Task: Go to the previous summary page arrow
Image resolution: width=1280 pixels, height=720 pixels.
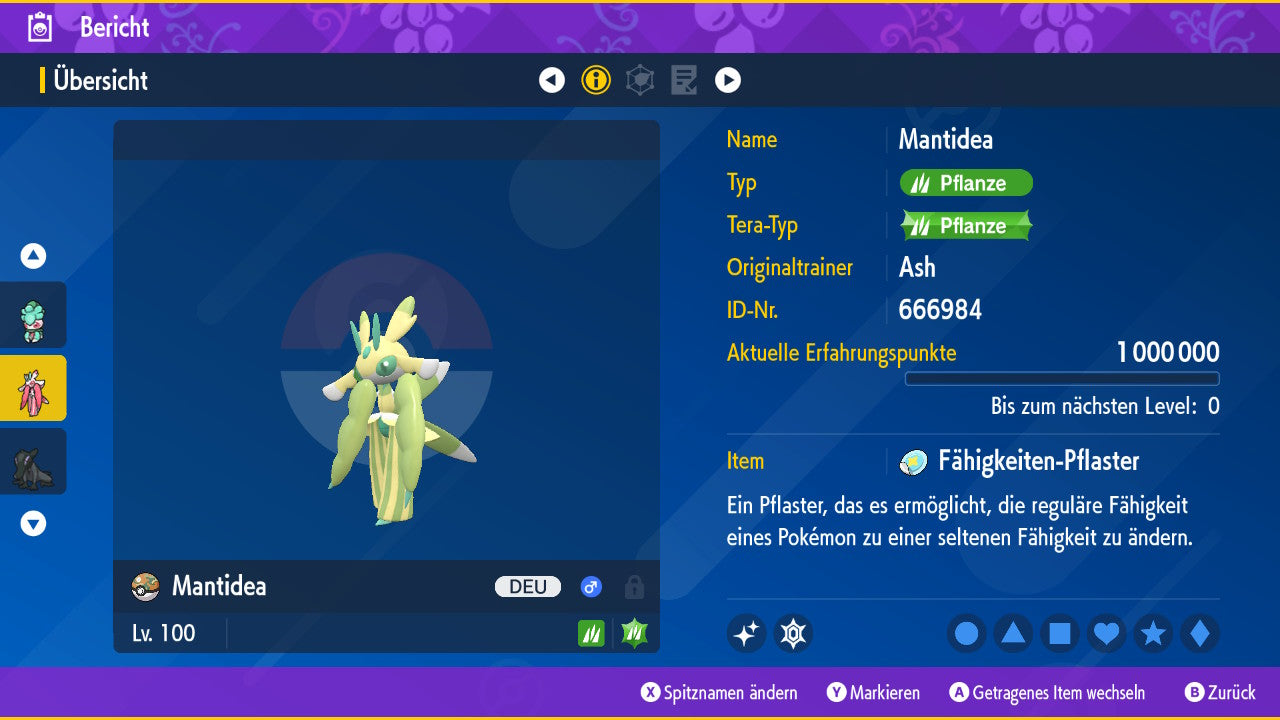Action: click(552, 80)
